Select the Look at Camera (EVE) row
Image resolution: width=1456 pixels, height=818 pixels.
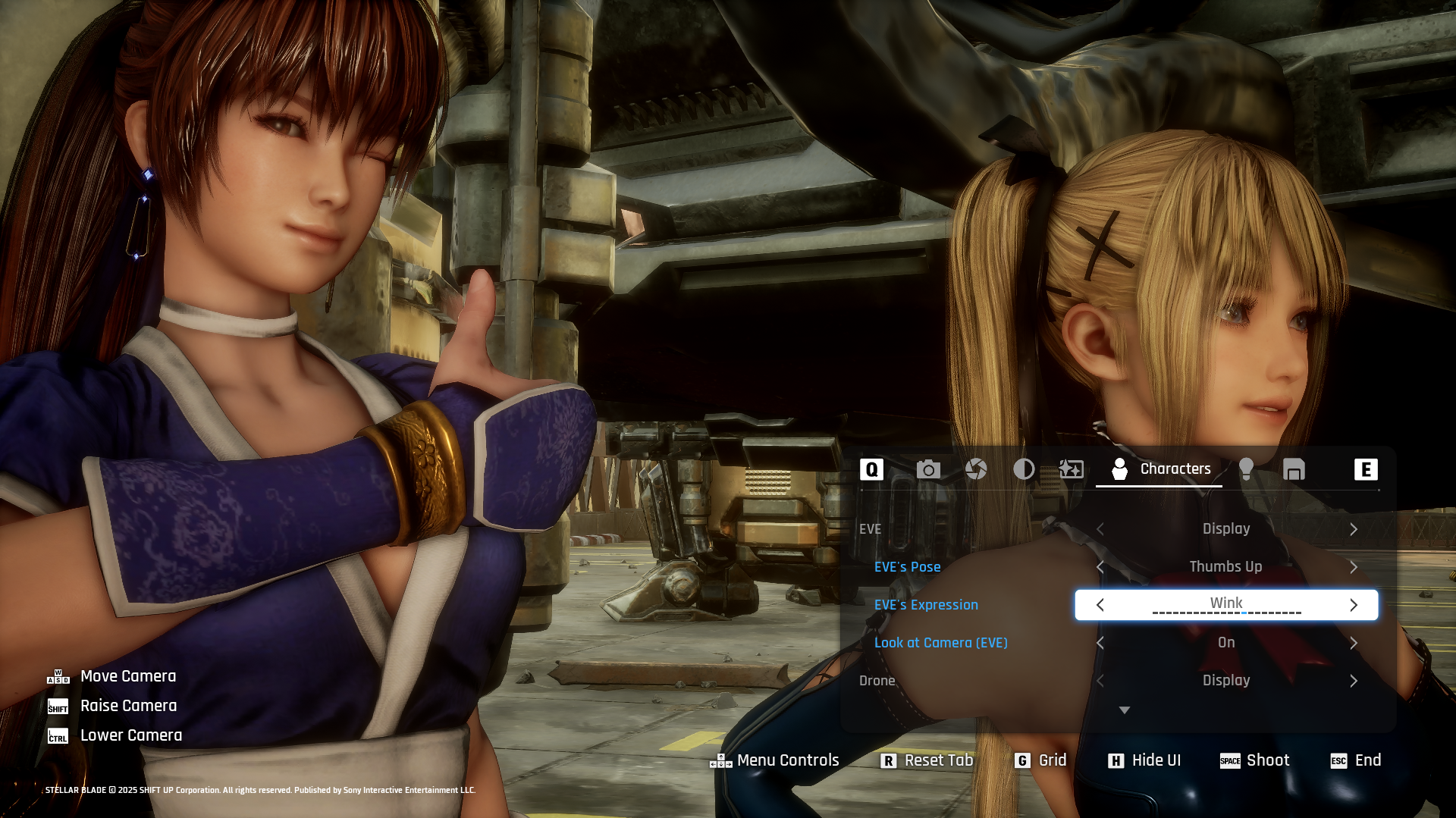940,643
